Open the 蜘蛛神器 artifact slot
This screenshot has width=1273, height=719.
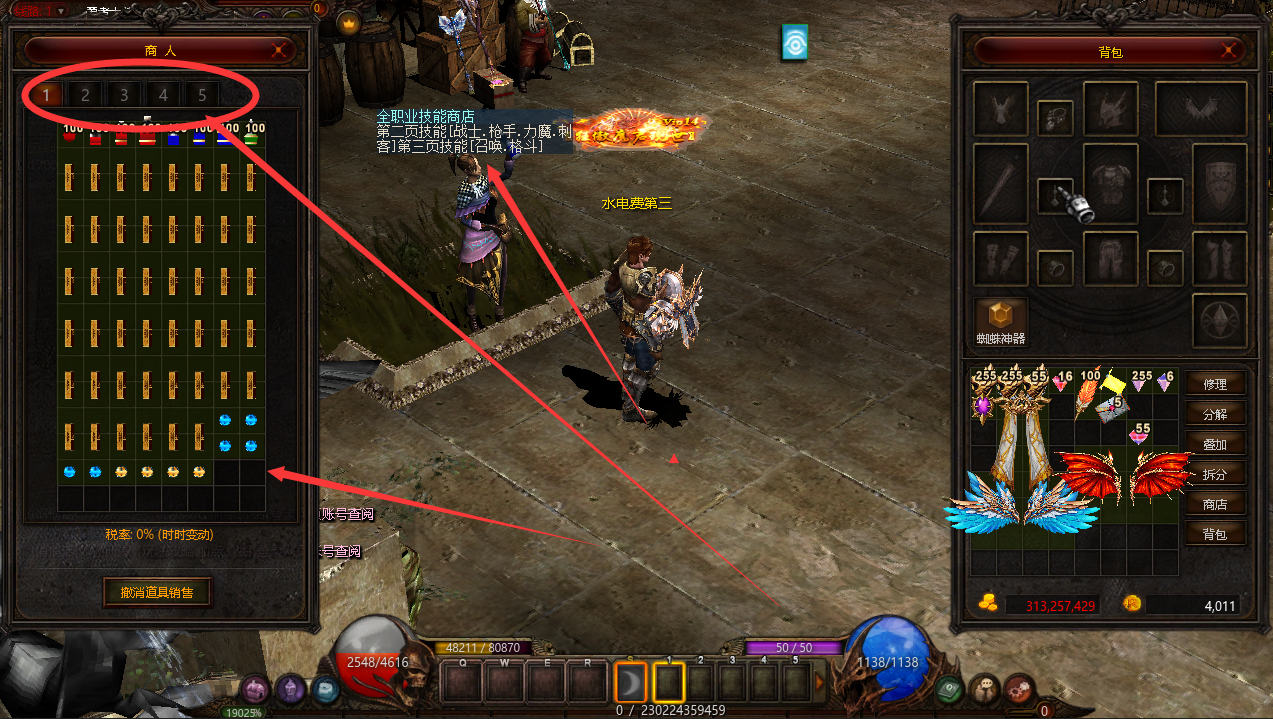click(1001, 318)
